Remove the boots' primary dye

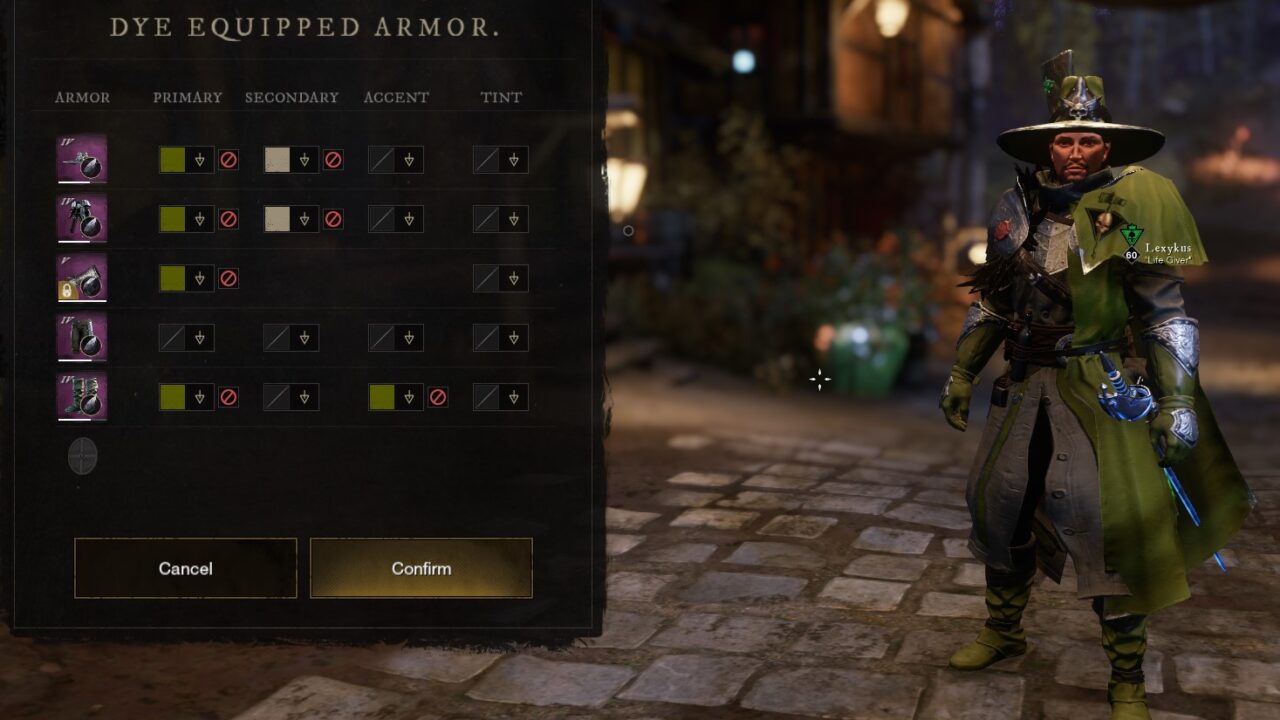pyautogui.click(x=228, y=397)
